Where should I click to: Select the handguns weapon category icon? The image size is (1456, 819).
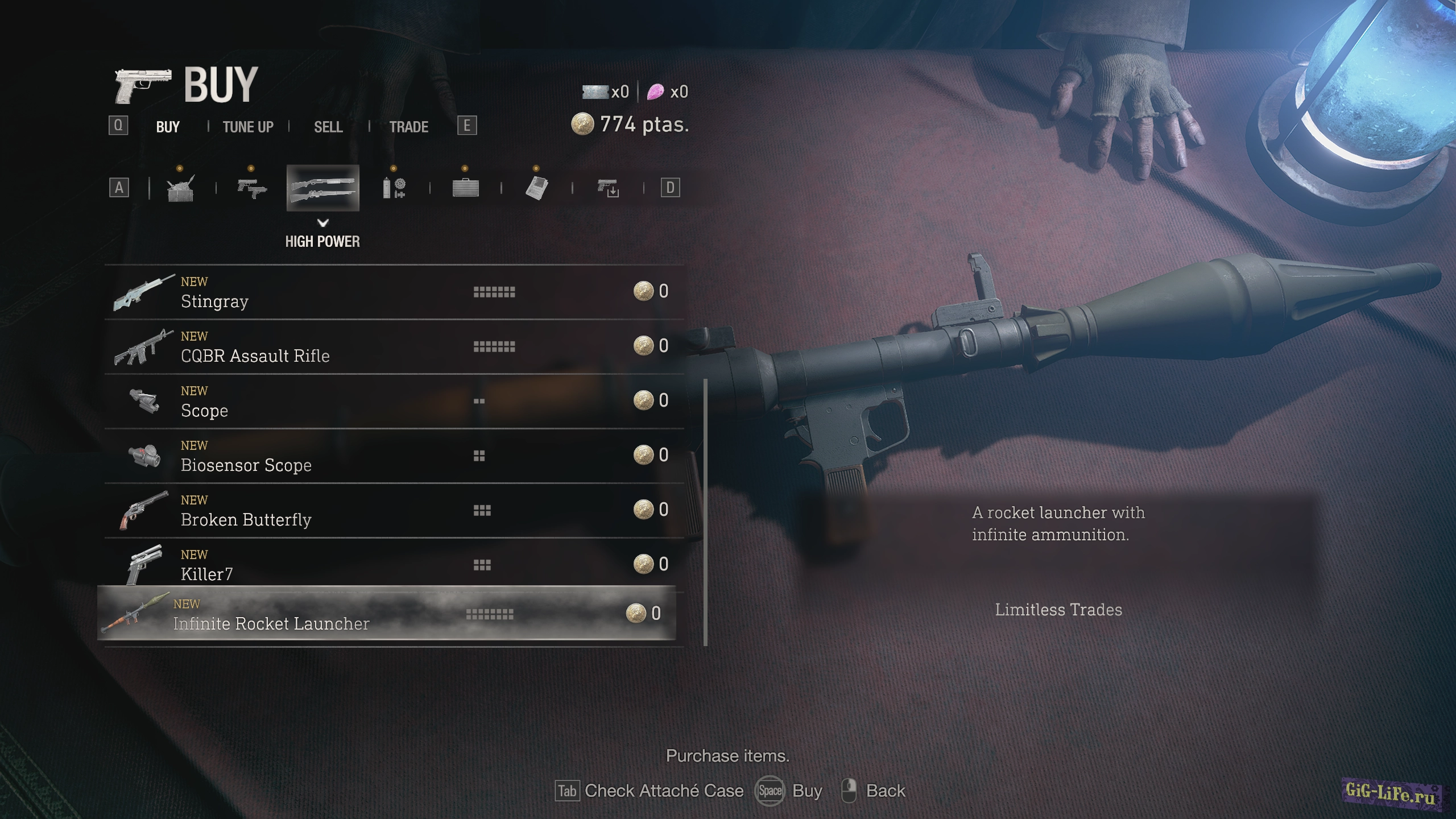click(253, 188)
